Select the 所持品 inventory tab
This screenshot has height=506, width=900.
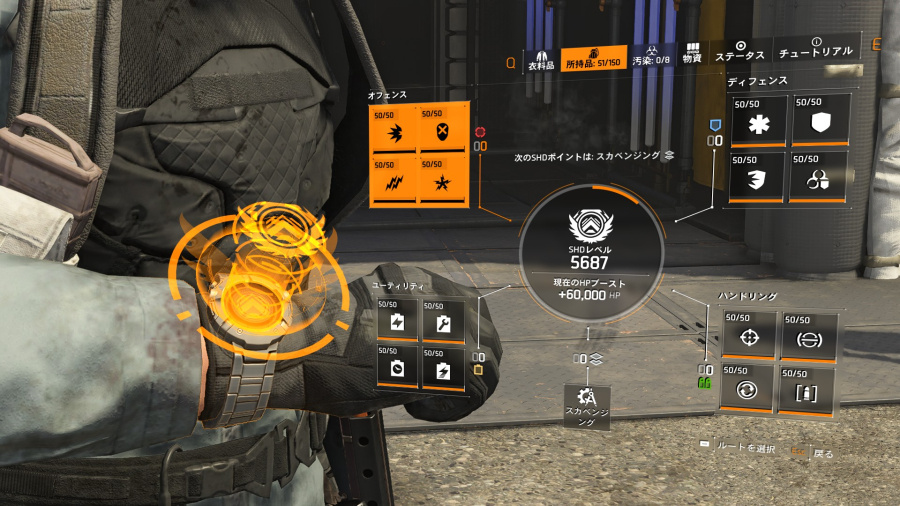pyautogui.click(x=594, y=59)
